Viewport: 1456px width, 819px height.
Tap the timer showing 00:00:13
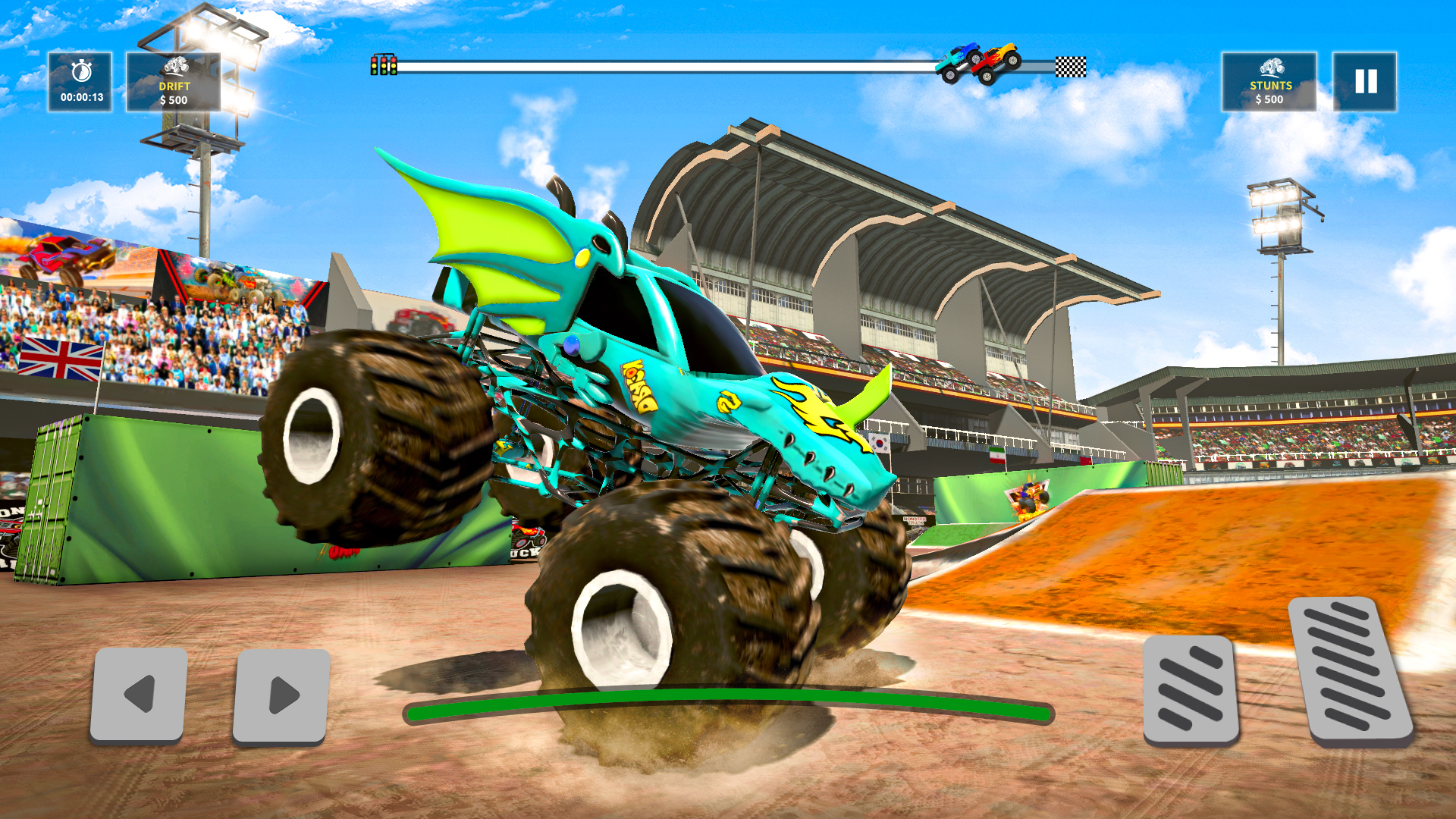point(82,96)
